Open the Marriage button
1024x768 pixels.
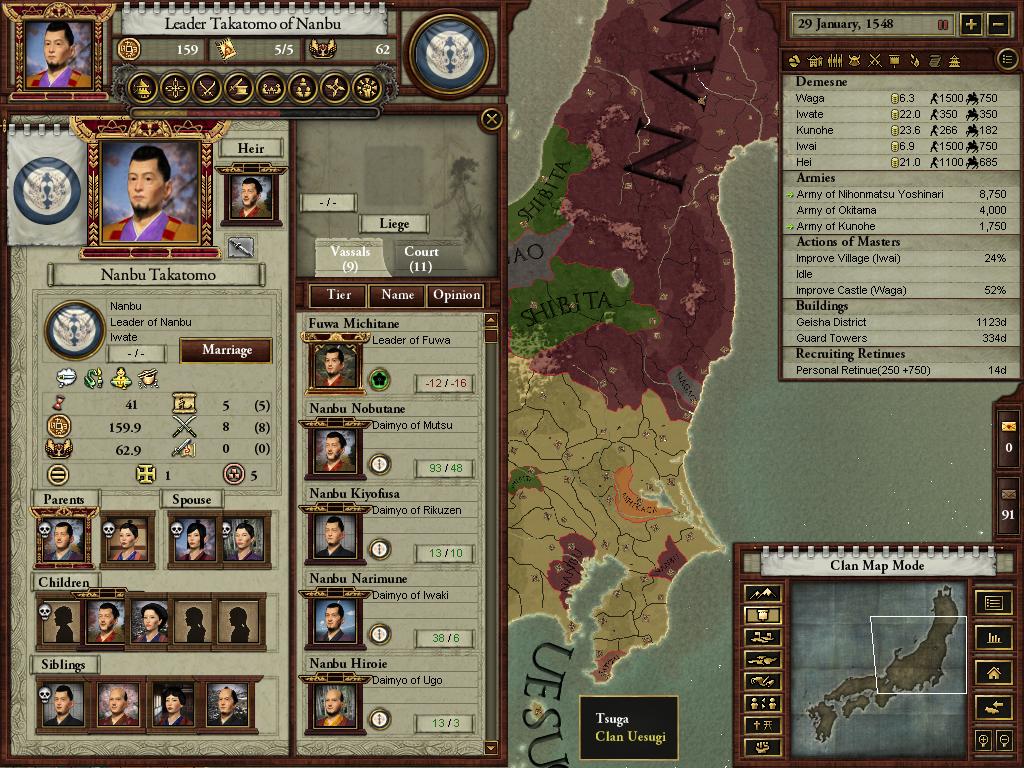[x=226, y=350]
